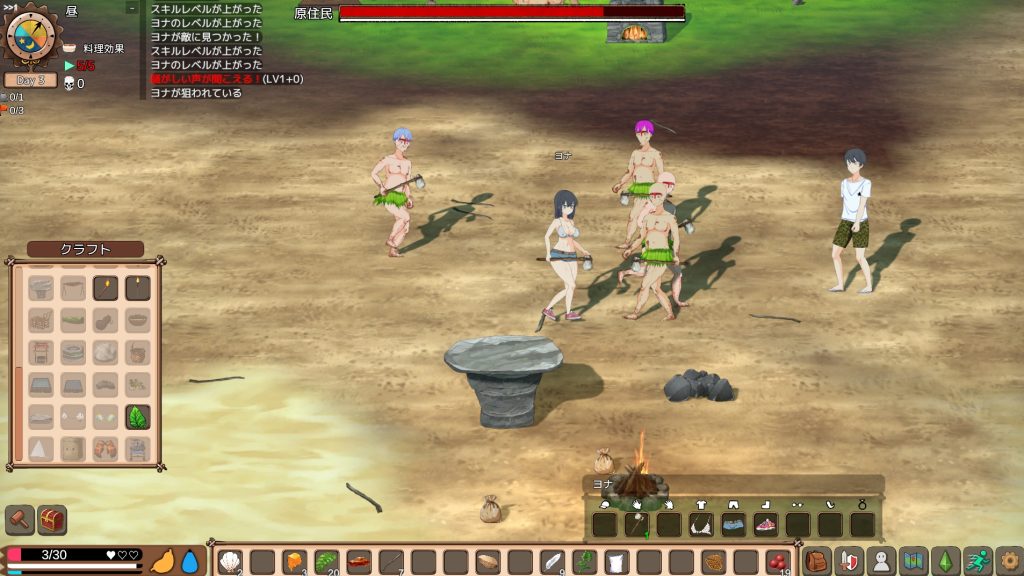Image resolution: width=1024 pixels, height=576 pixels.
Task: Select the equipped stone axe slot
Action: coord(636,524)
